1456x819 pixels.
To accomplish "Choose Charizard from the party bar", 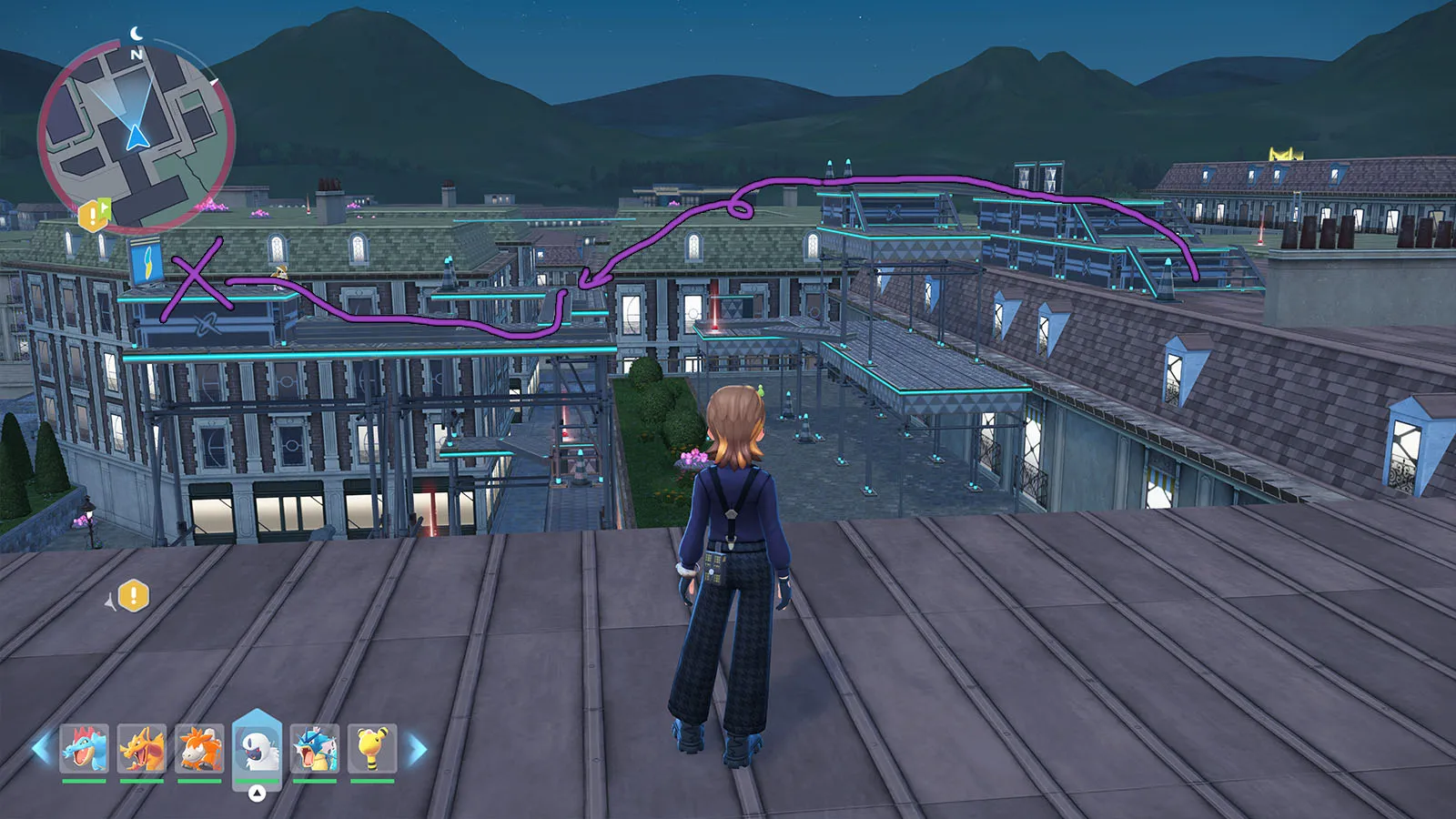I will click(x=142, y=749).
